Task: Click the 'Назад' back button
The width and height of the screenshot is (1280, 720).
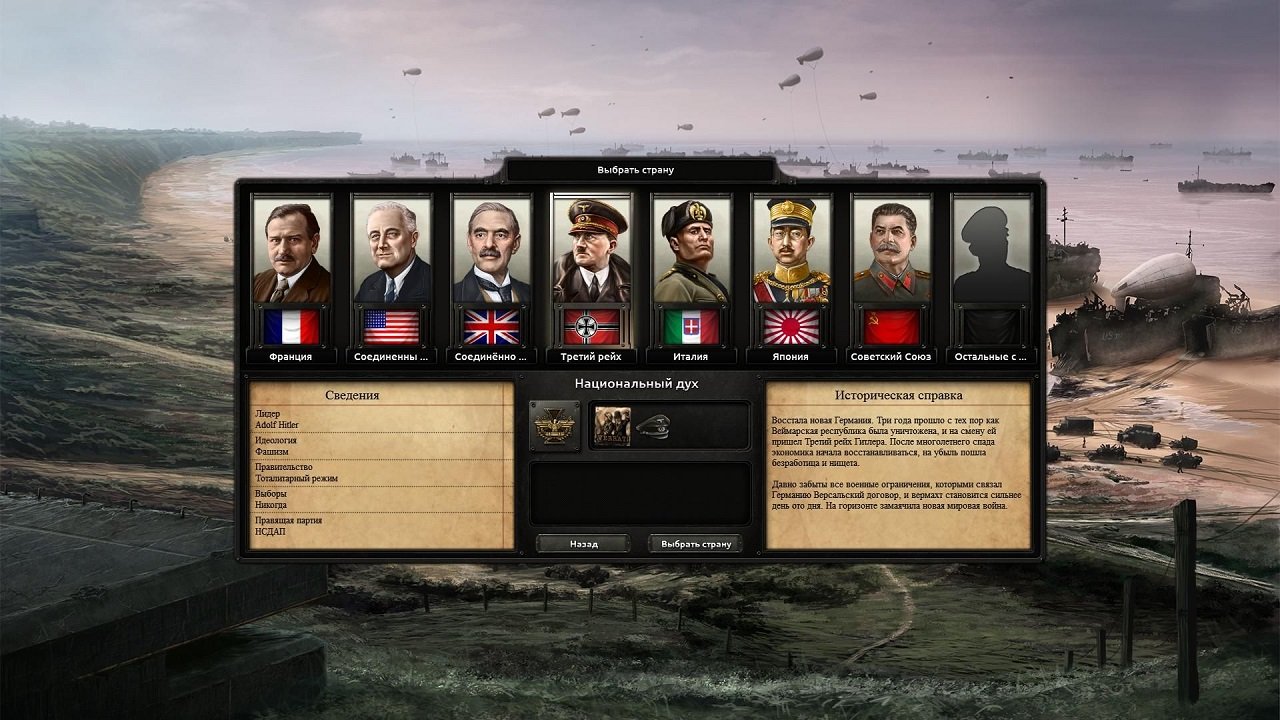Action: (x=582, y=543)
